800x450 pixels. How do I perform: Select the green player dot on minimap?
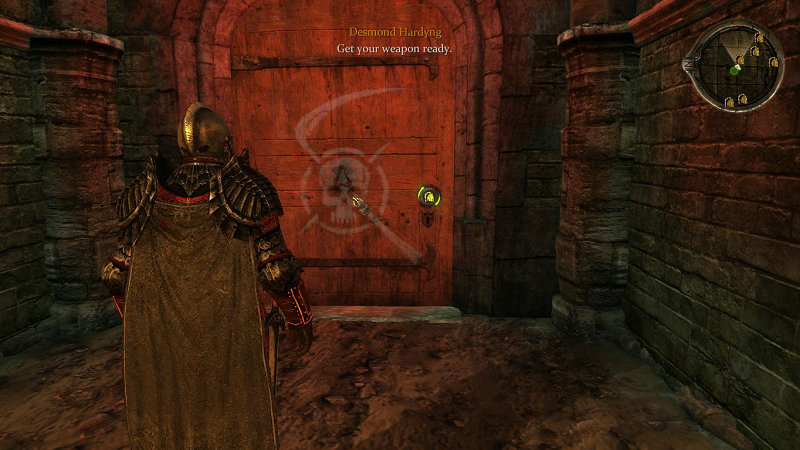tap(735, 70)
